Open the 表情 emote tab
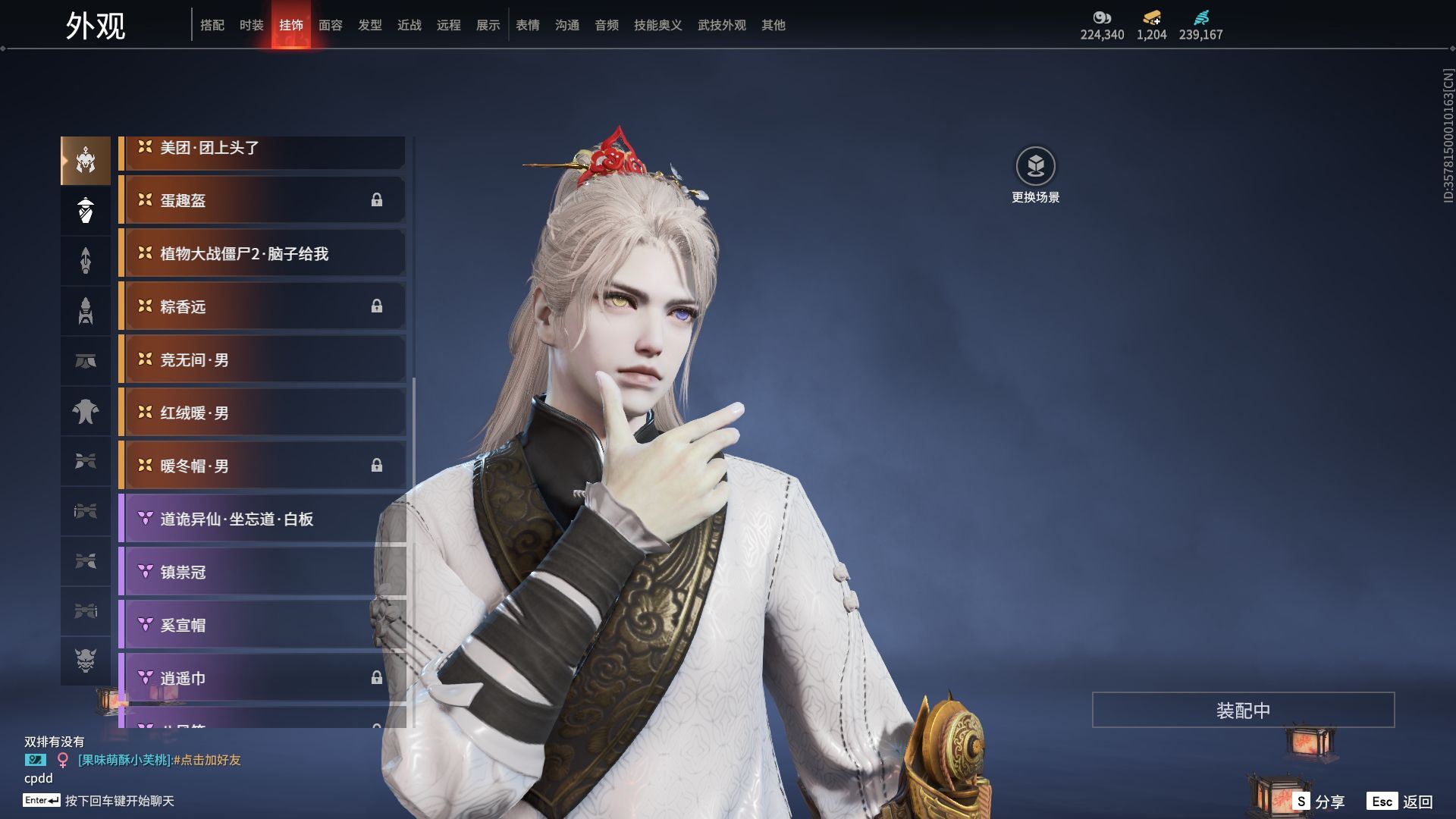Viewport: 1456px width, 819px height. (528, 25)
